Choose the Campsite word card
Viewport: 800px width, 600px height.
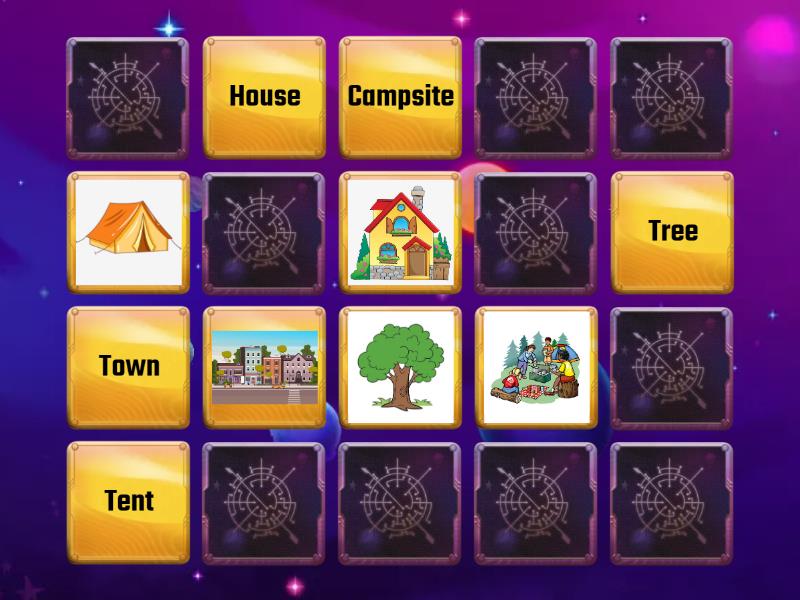(x=400, y=97)
